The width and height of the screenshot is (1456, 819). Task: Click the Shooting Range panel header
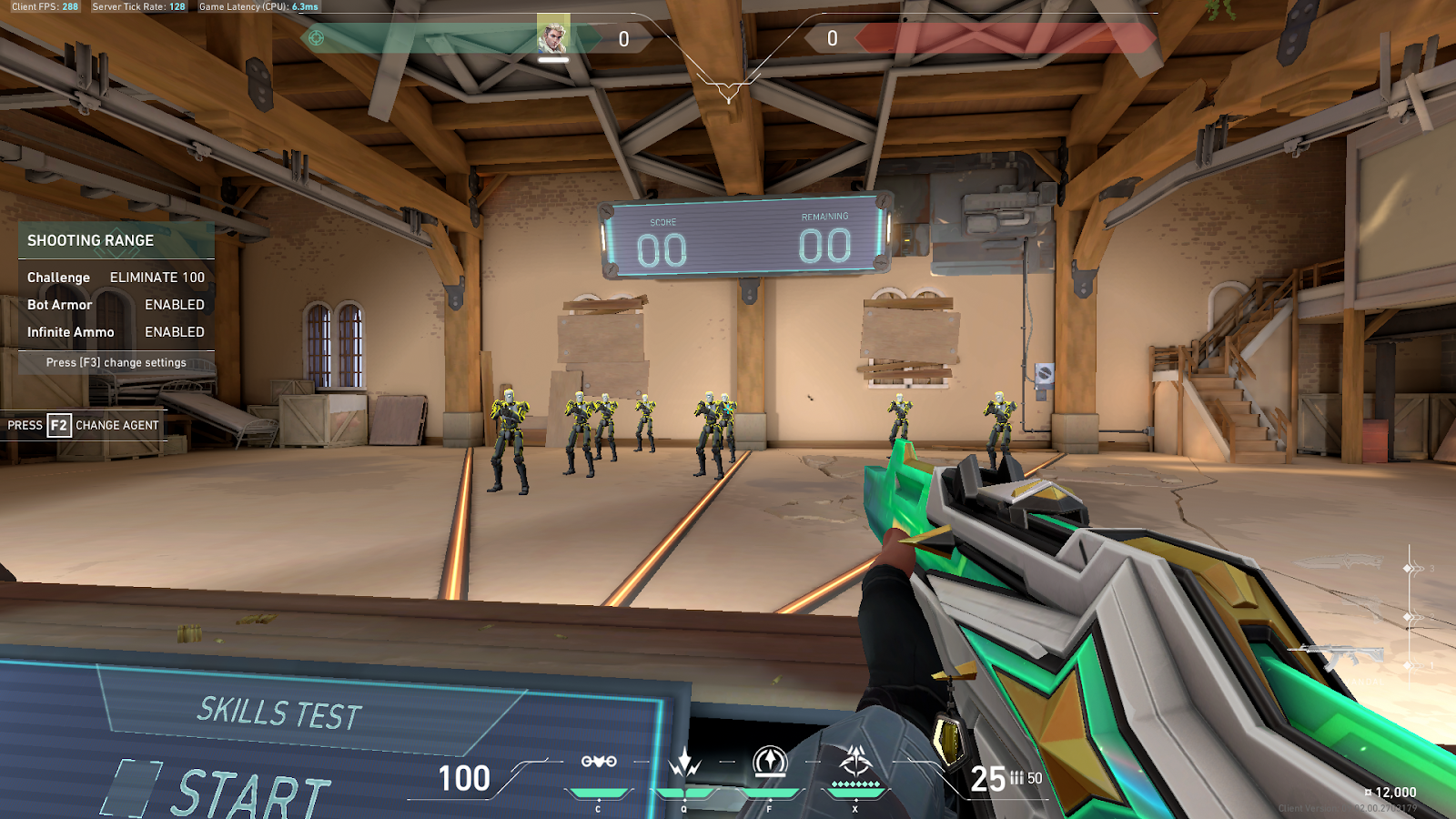[x=116, y=240]
